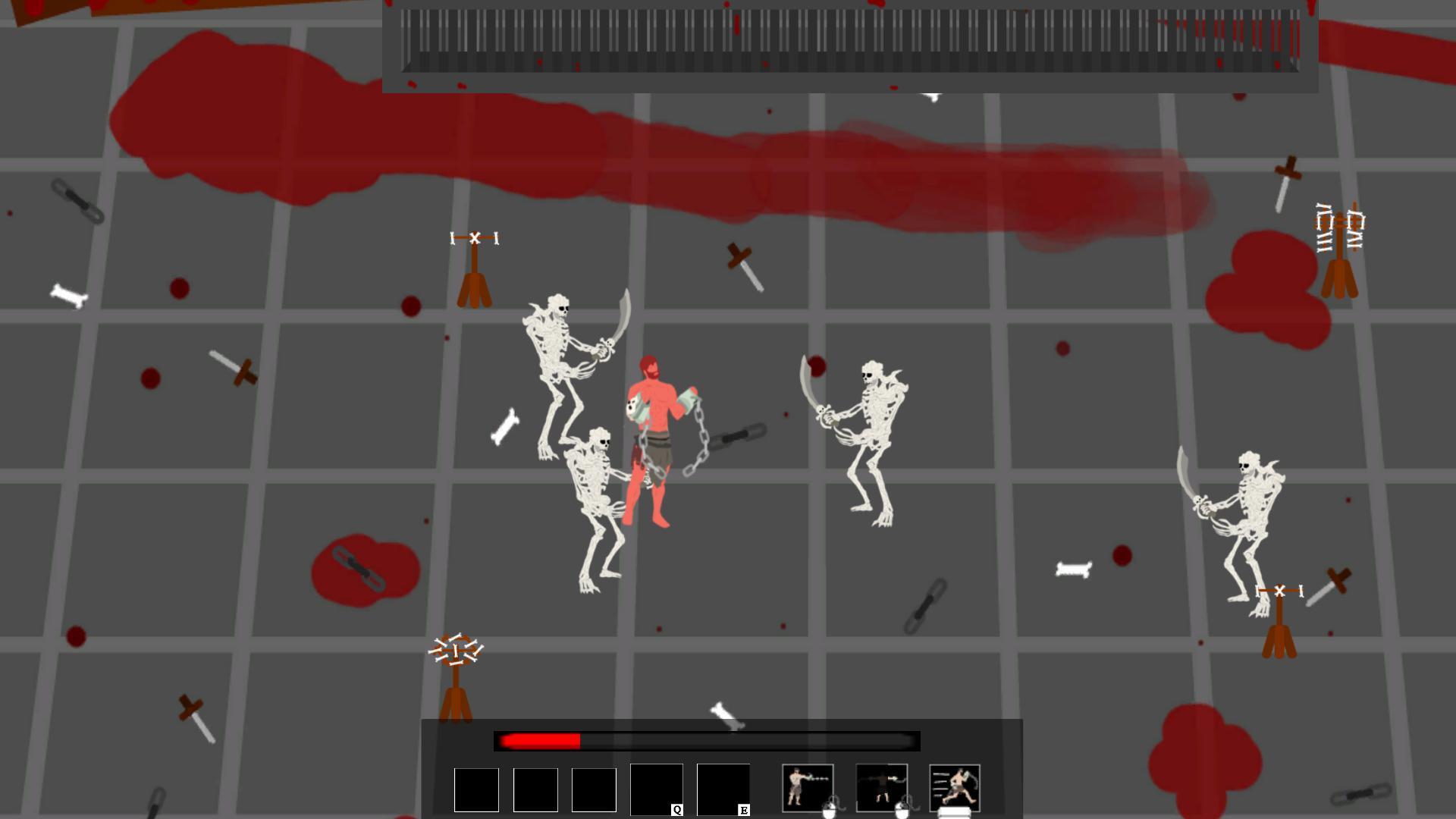Click the second empty hotbar slot
This screenshot has width=1456, height=819.
coord(535,789)
